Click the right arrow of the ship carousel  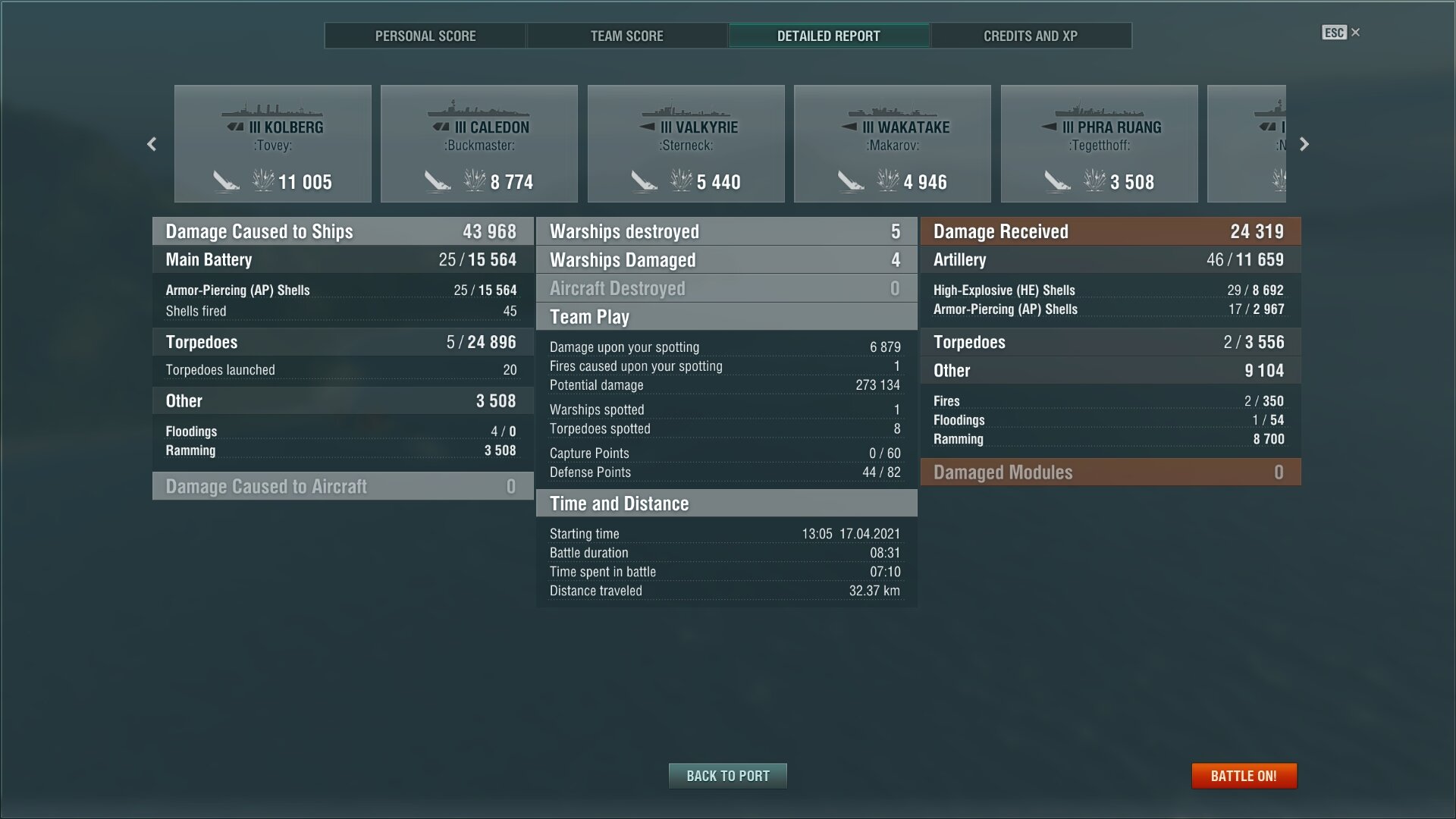click(1304, 144)
